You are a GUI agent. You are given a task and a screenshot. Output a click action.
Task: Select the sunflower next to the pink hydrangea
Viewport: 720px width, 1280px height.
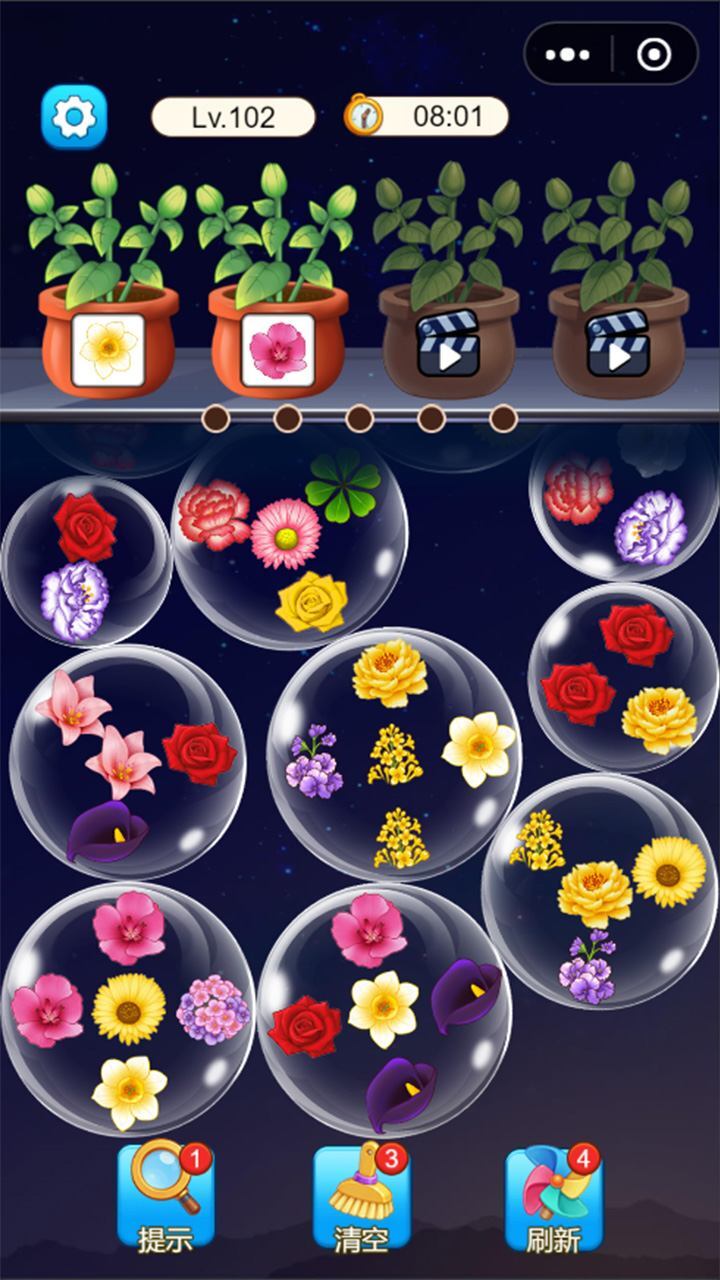129,1009
